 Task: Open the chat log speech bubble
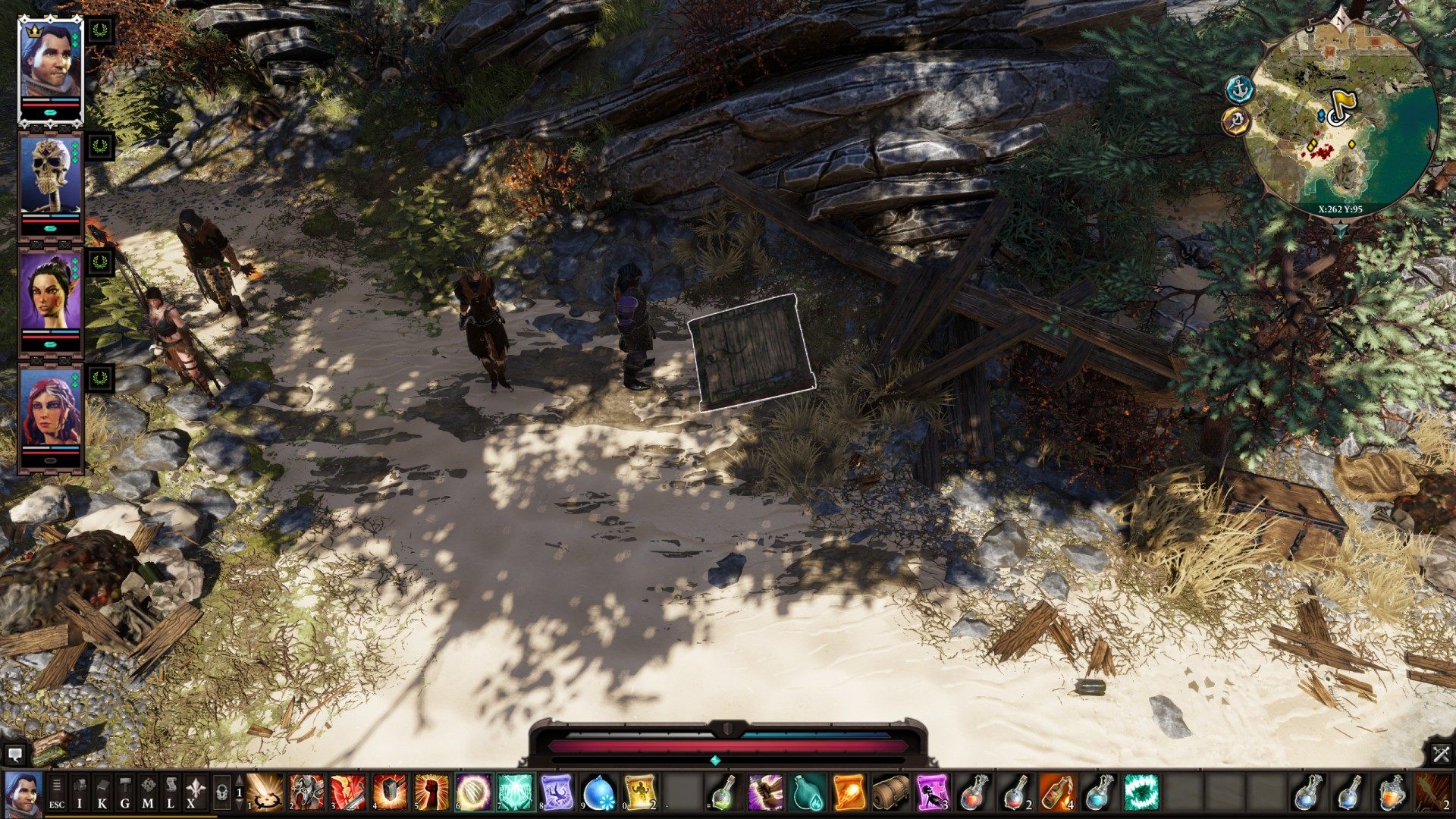pos(14,755)
